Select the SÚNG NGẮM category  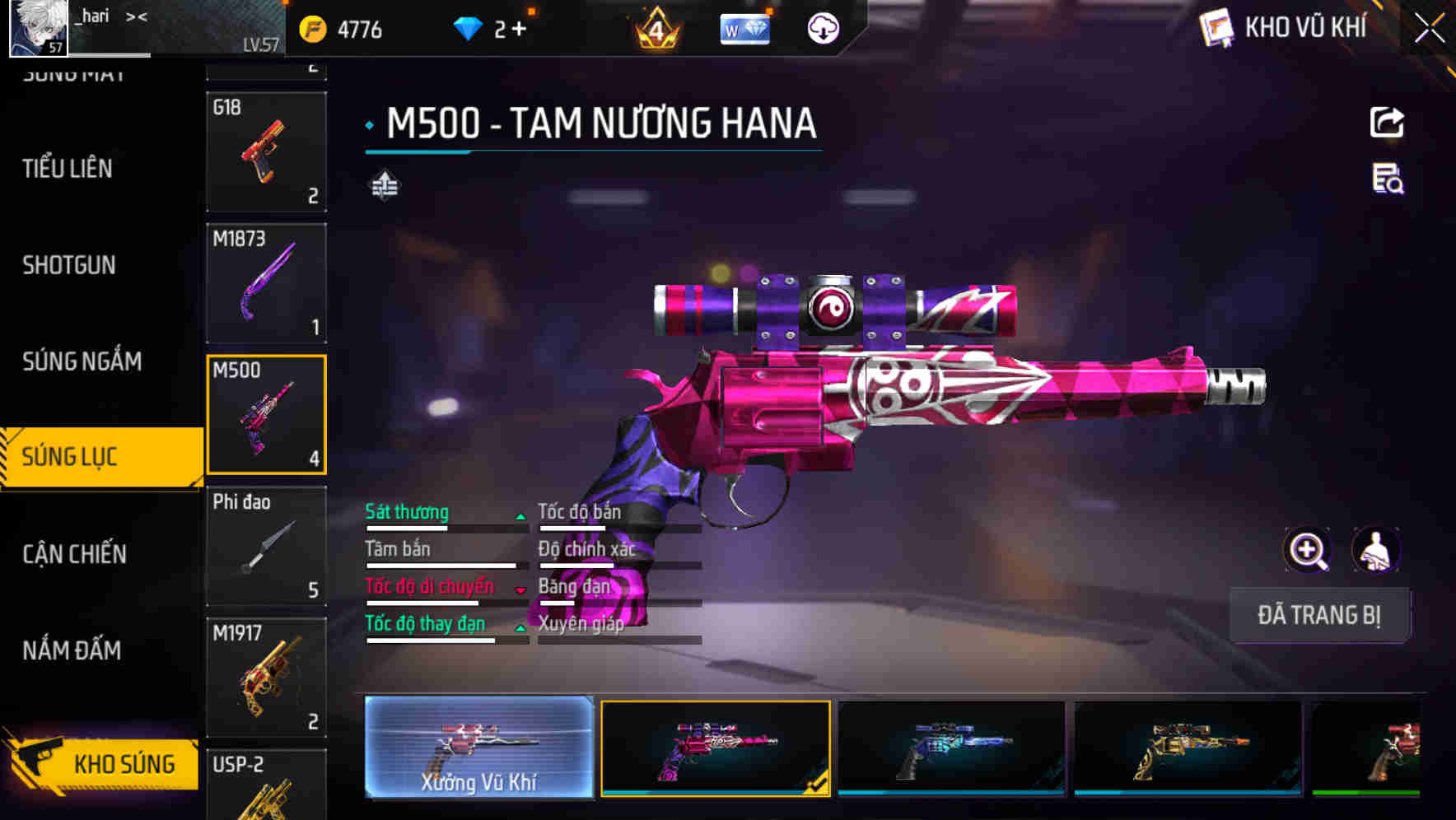pyautogui.click(x=81, y=361)
